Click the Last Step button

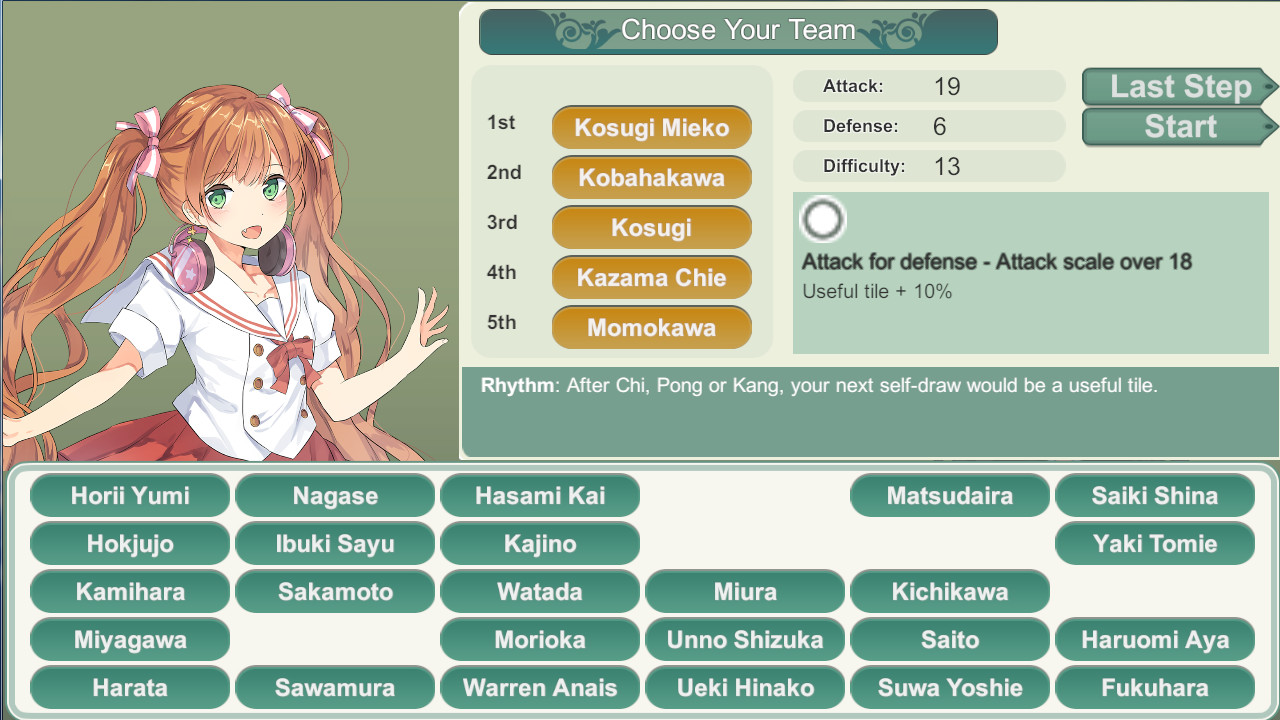(x=1178, y=87)
